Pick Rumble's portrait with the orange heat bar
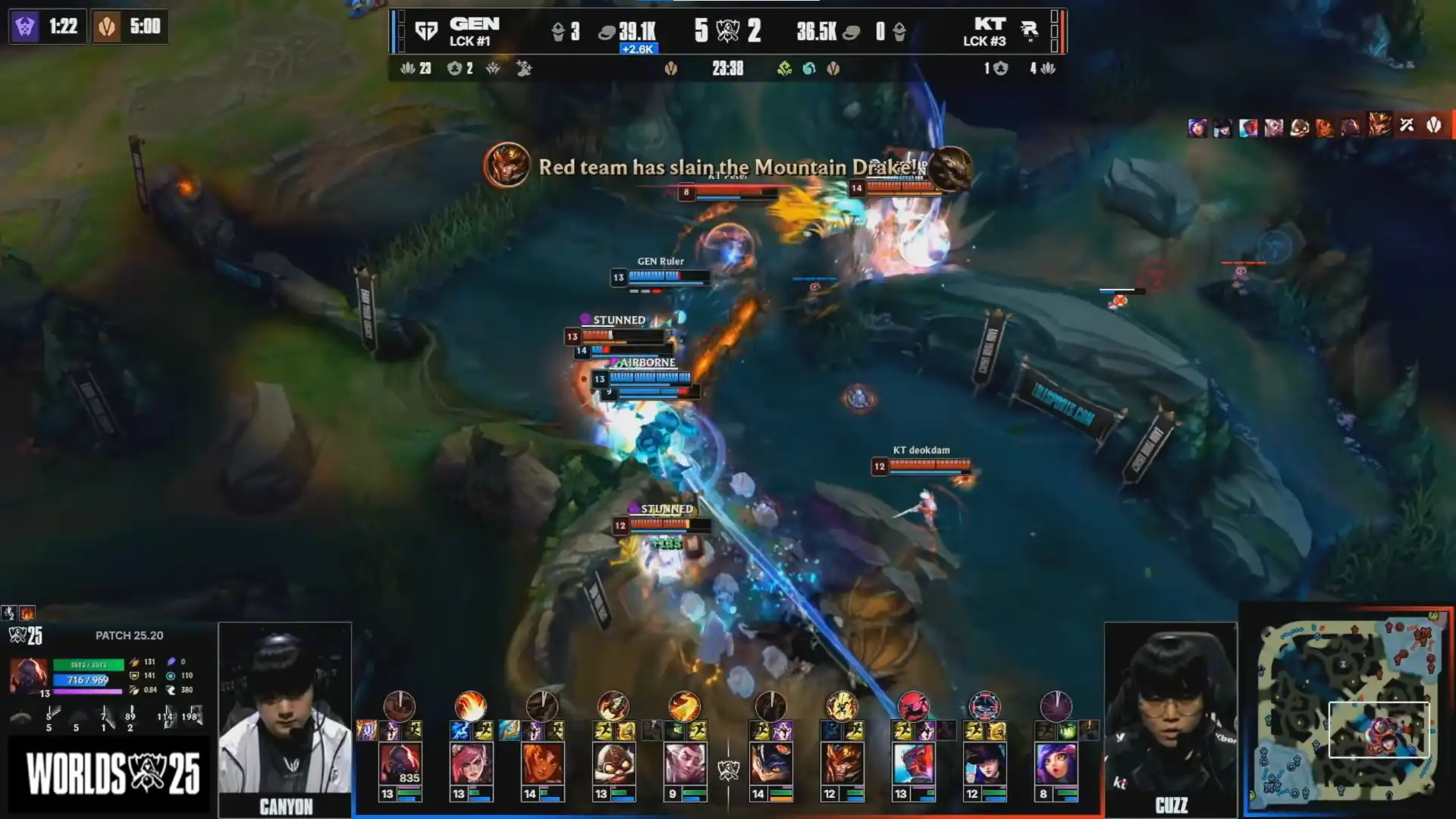 771,764
